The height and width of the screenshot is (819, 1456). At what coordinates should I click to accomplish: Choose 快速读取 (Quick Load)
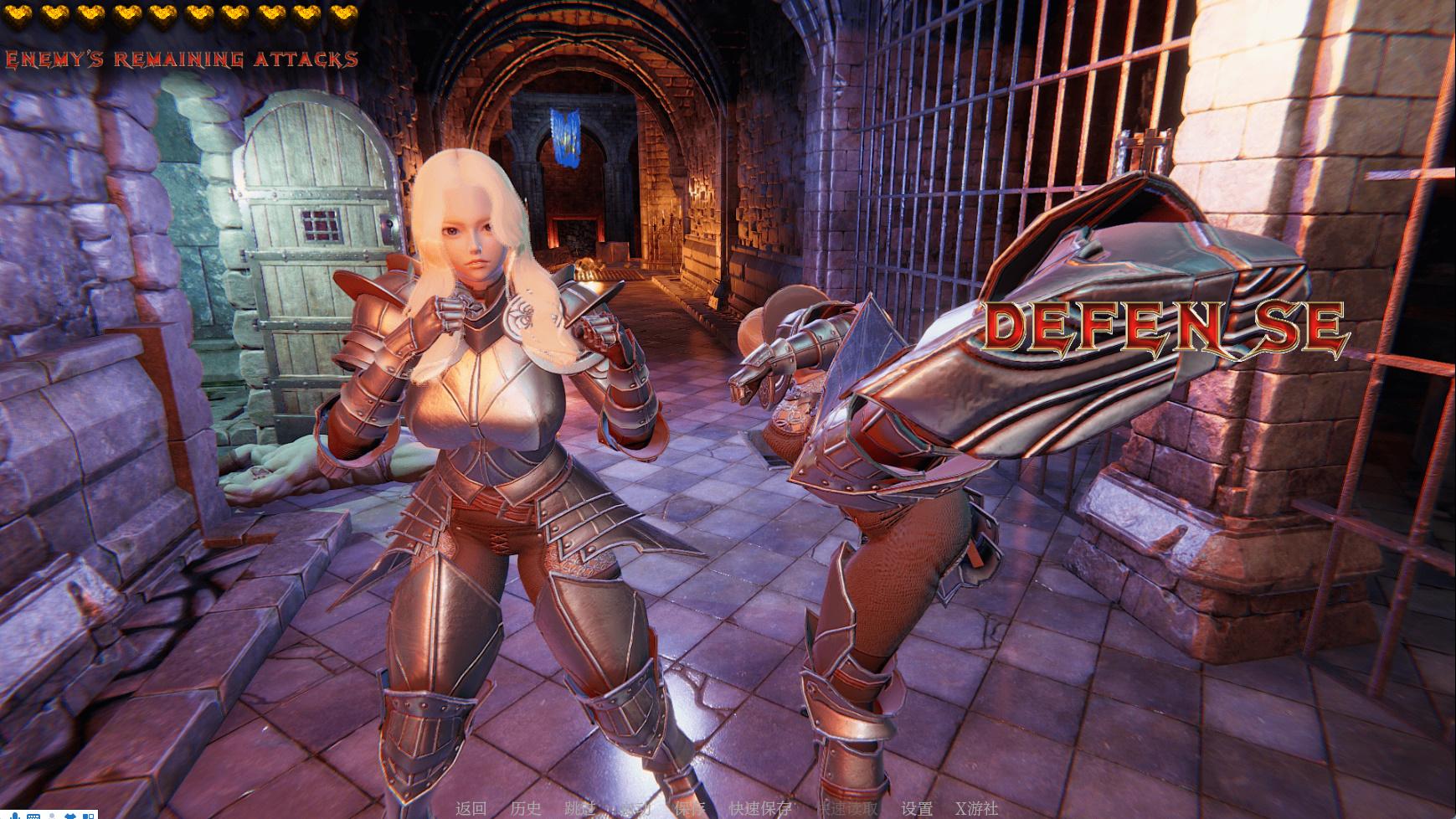click(847, 808)
